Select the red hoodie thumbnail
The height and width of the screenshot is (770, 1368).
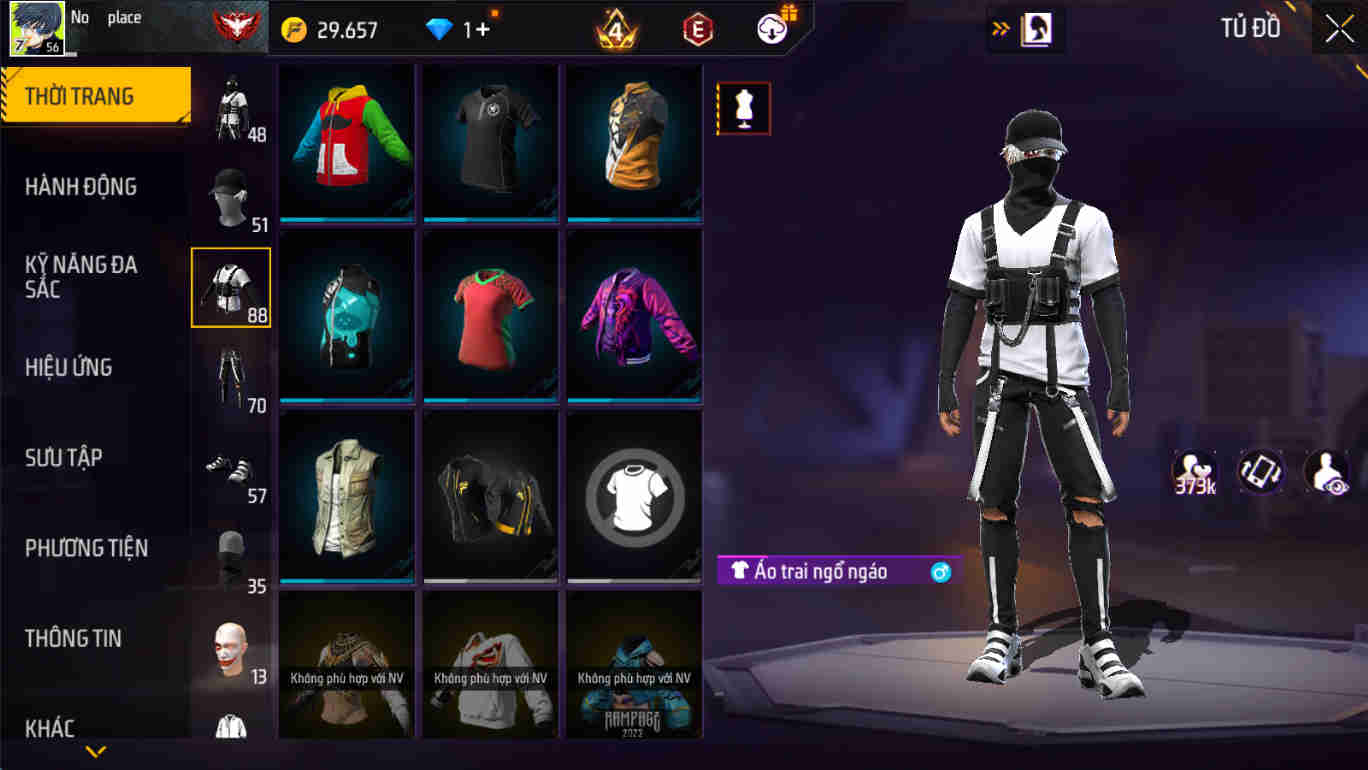346,140
